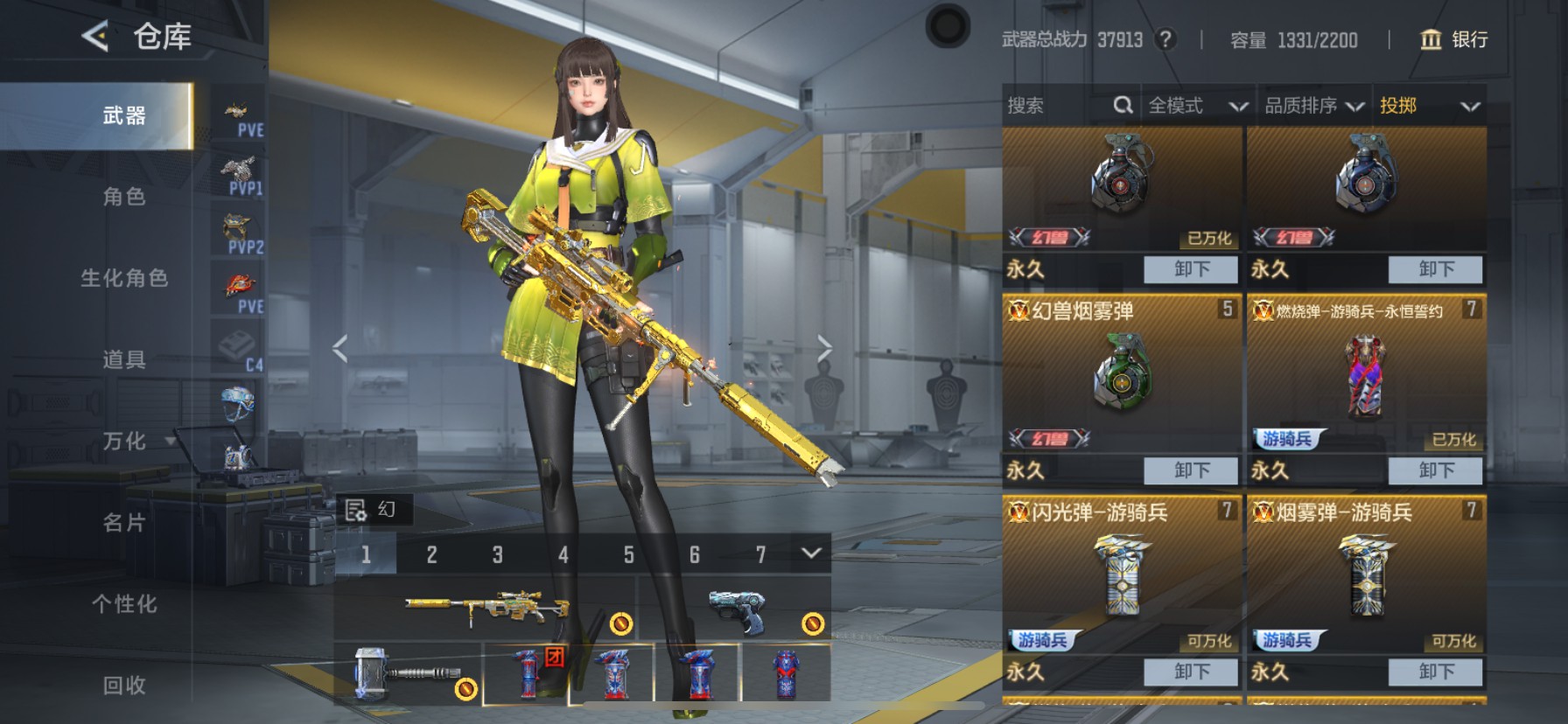
Task: Switch to the 道具 category
Action: click(124, 359)
